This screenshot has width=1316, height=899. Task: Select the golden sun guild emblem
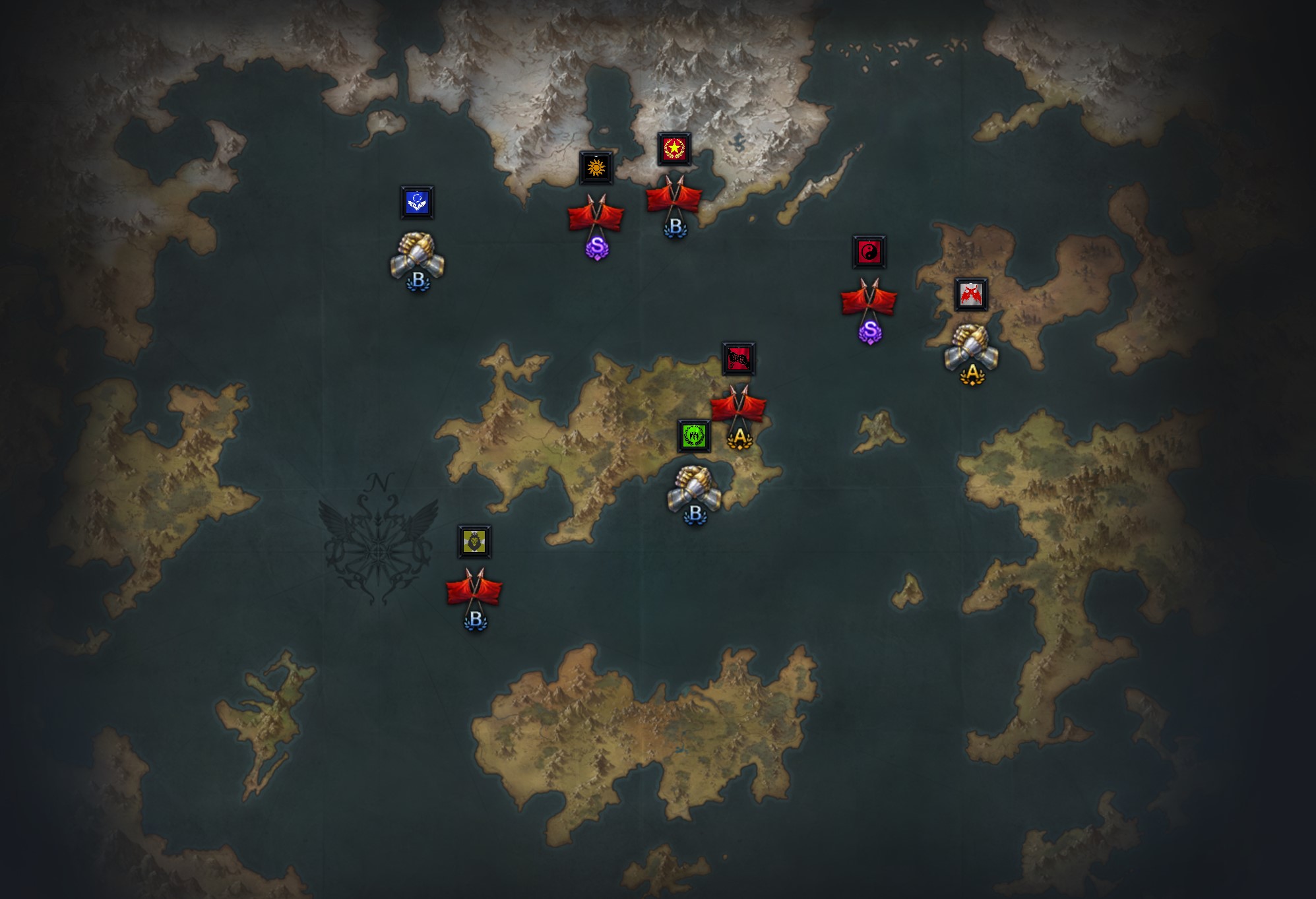[597, 168]
